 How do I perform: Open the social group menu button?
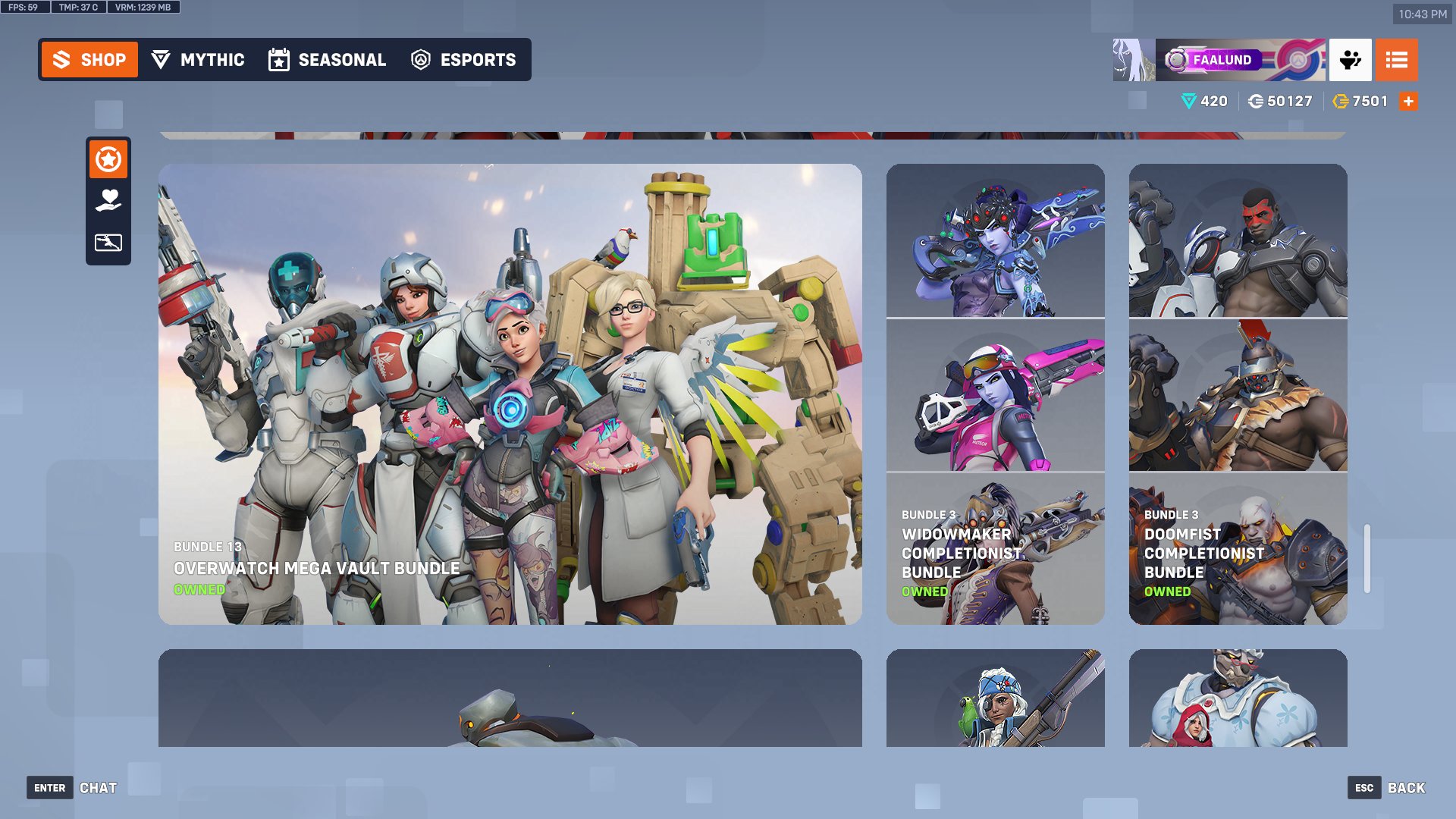1350,60
